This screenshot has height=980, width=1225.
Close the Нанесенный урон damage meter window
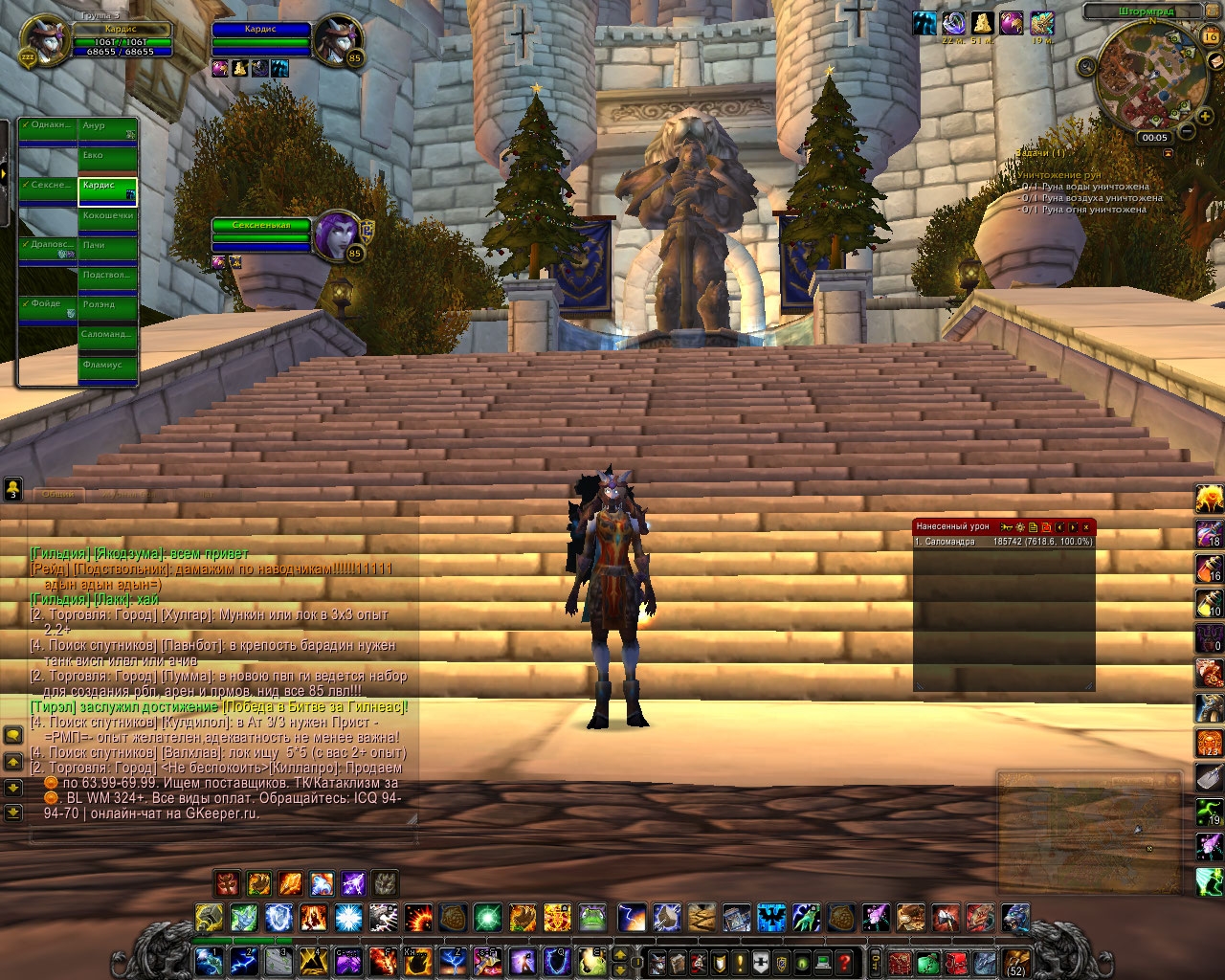point(1086,527)
